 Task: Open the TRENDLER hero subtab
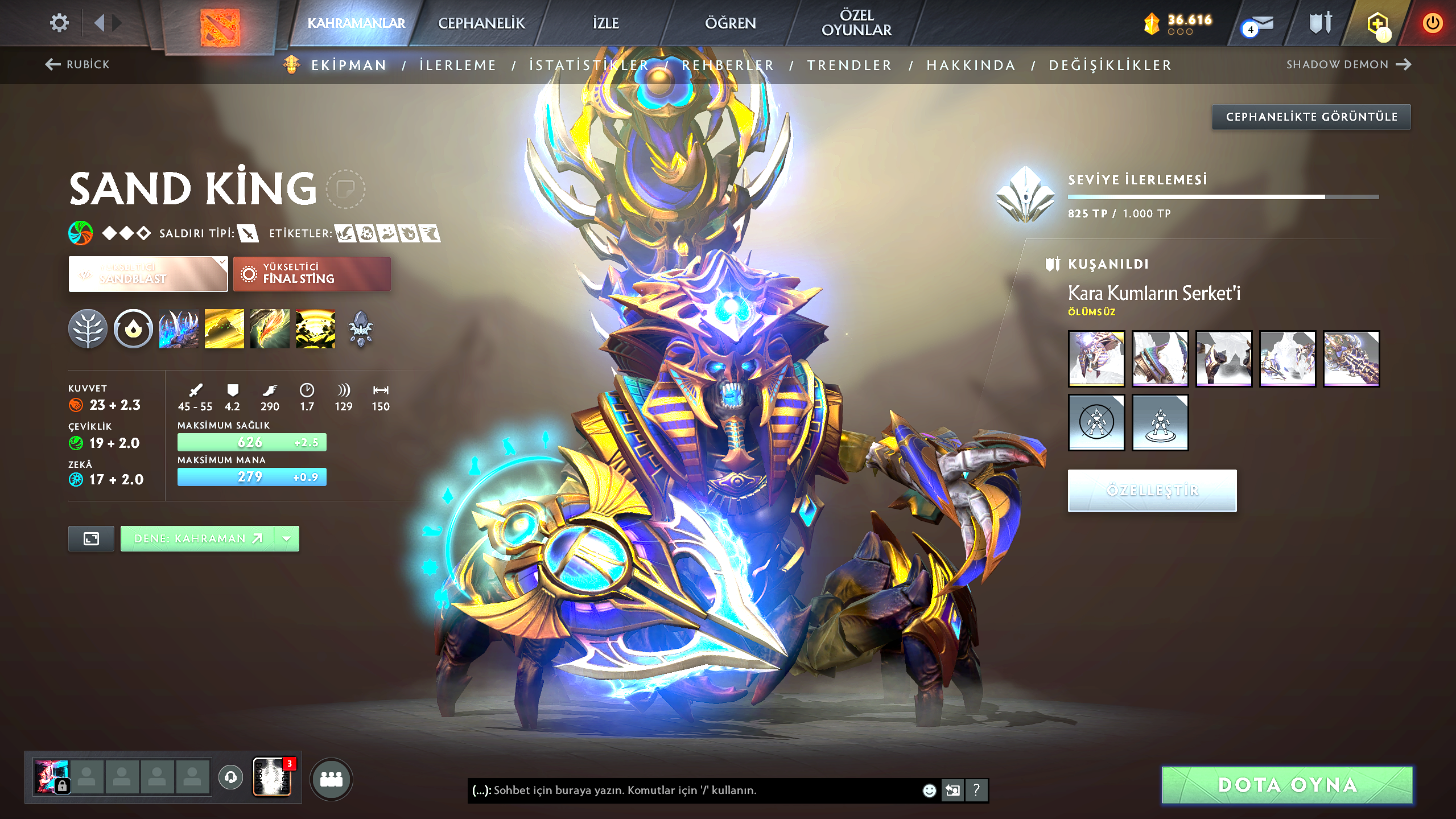pyautogui.click(x=849, y=65)
